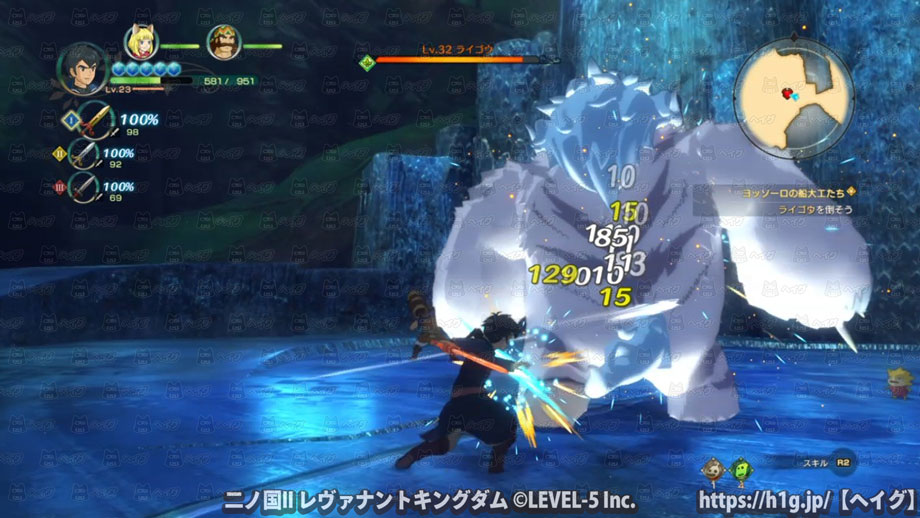
Task: Choose weapon slot II's silver sword
Action: (x=87, y=154)
